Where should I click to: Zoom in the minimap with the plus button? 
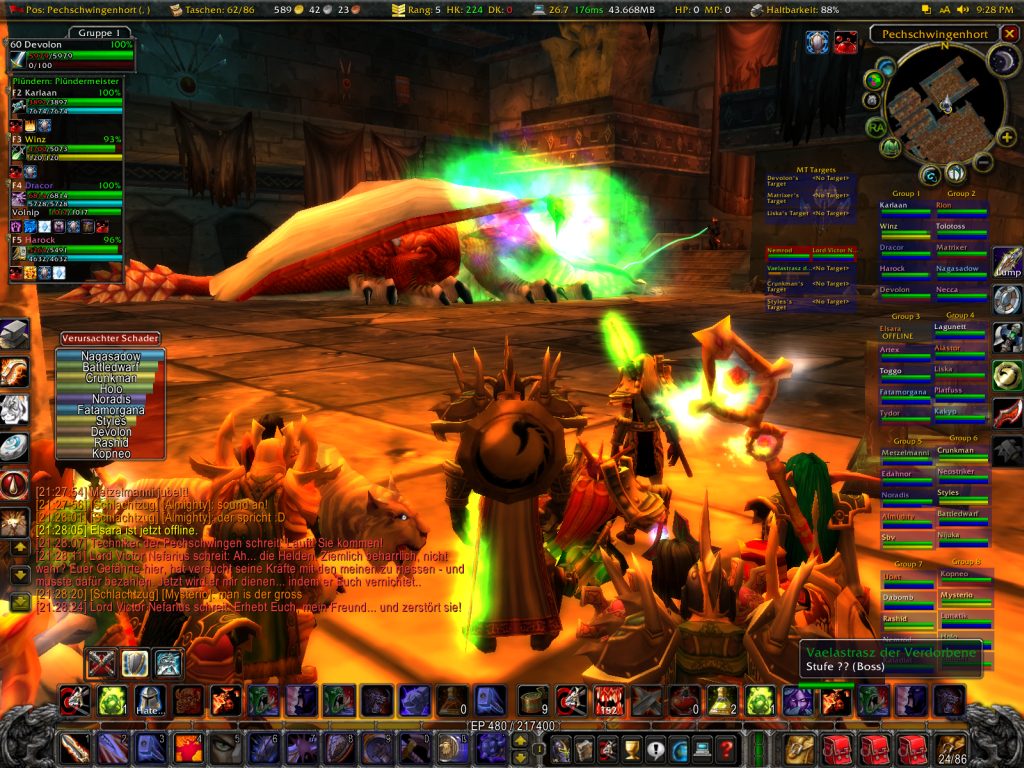tap(1006, 137)
